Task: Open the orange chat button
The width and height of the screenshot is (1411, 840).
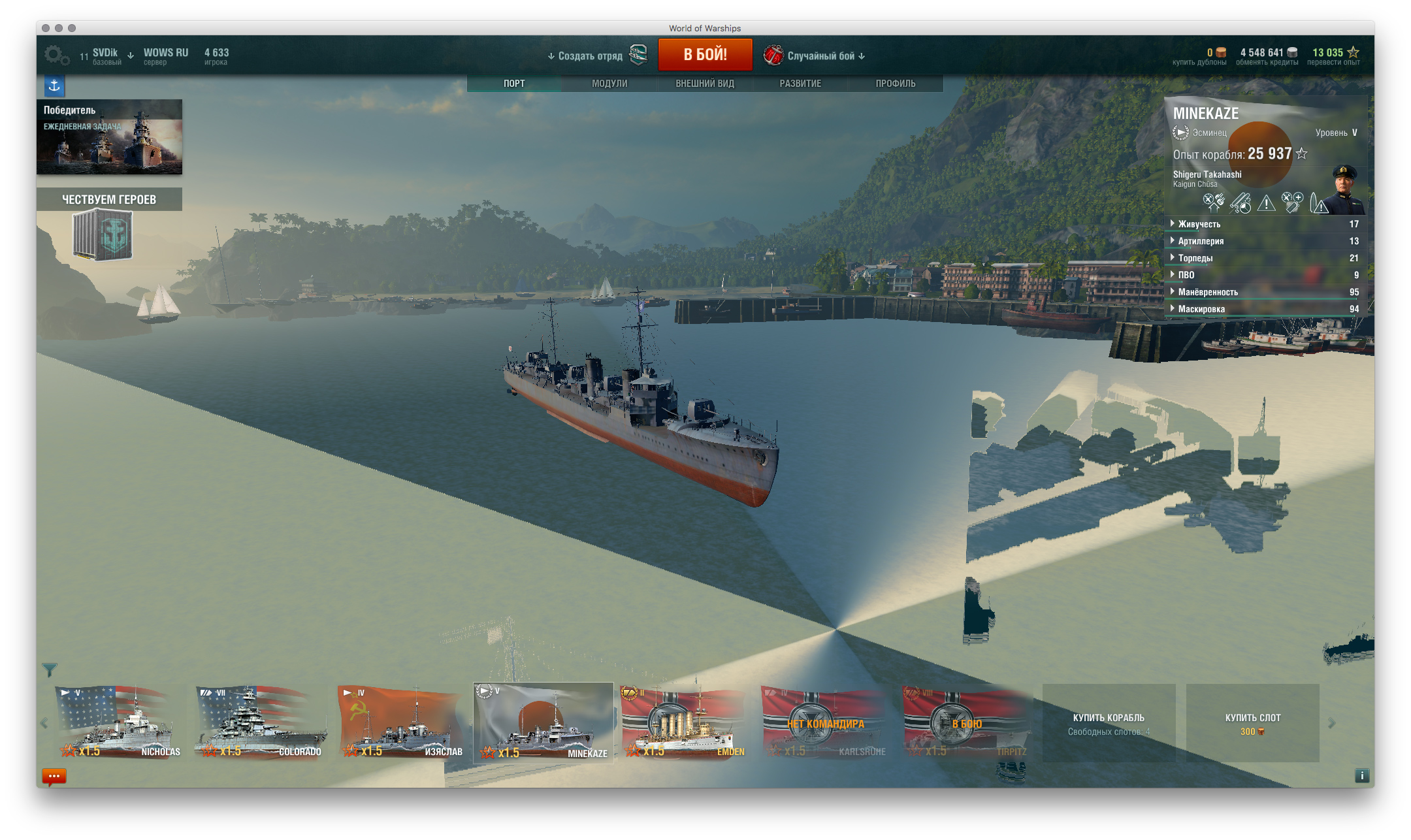Action: pos(54,776)
